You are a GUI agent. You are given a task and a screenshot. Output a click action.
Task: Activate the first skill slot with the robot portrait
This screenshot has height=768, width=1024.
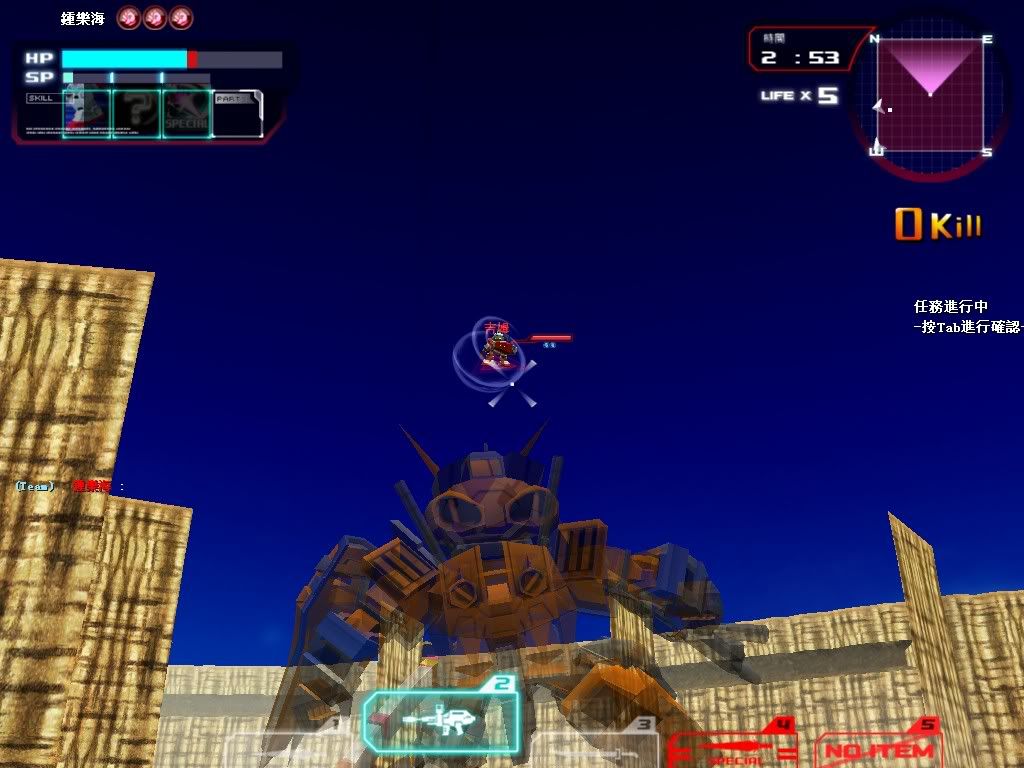pos(86,113)
